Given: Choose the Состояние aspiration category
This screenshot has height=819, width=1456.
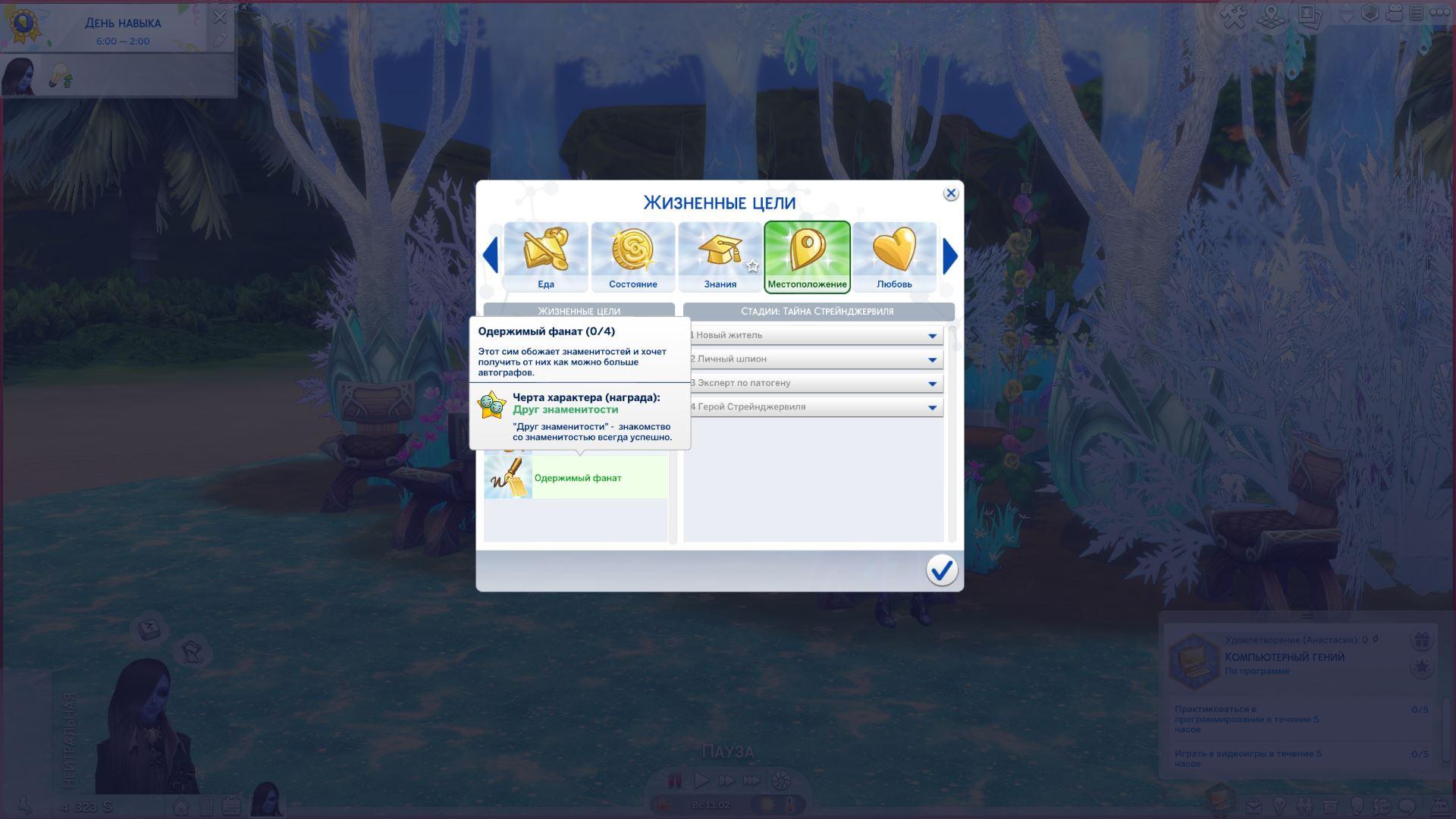Looking at the screenshot, I should (633, 256).
